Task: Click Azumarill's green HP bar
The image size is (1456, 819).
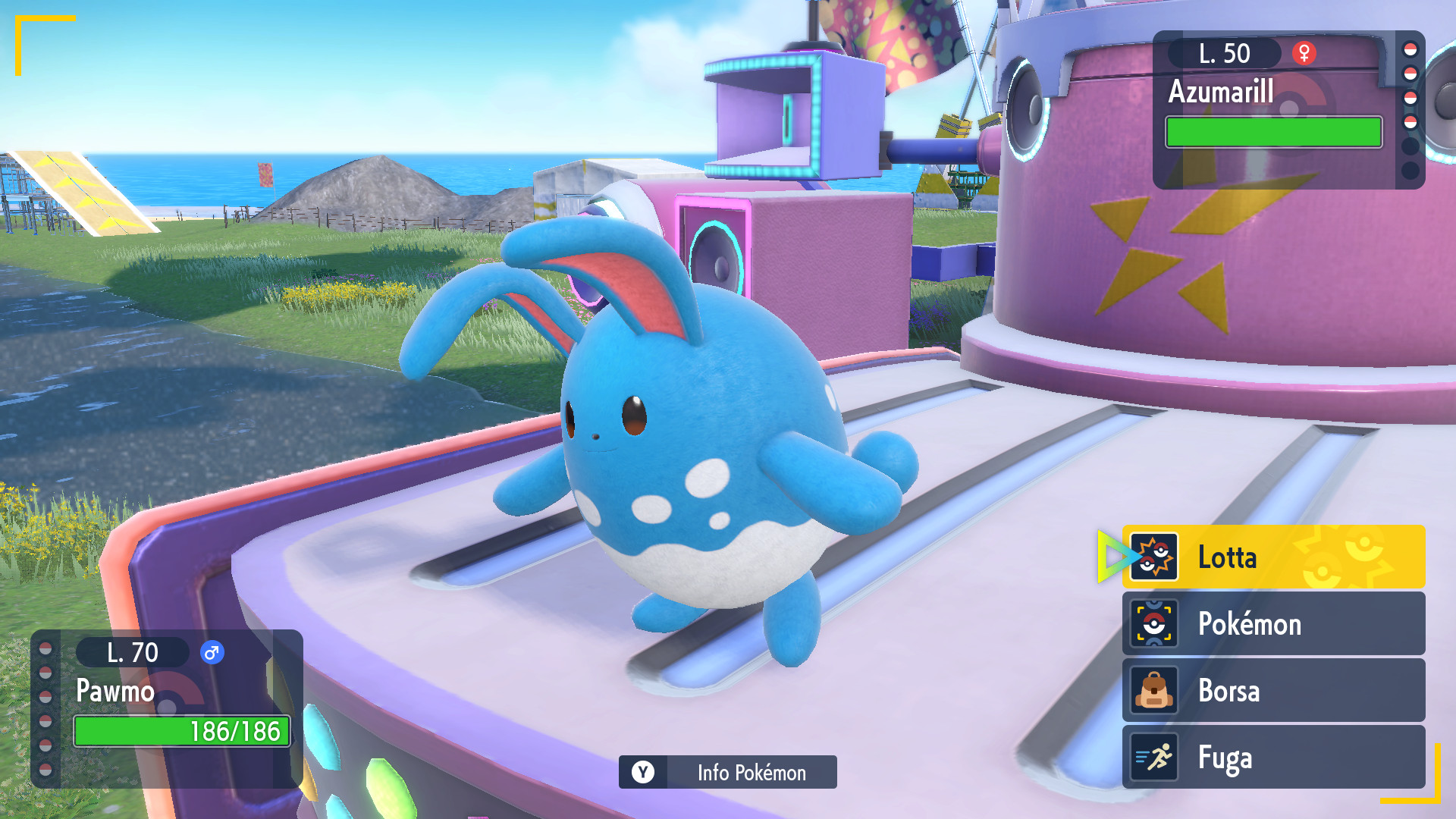Action: pyautogui.click(x=1273, y=133)
